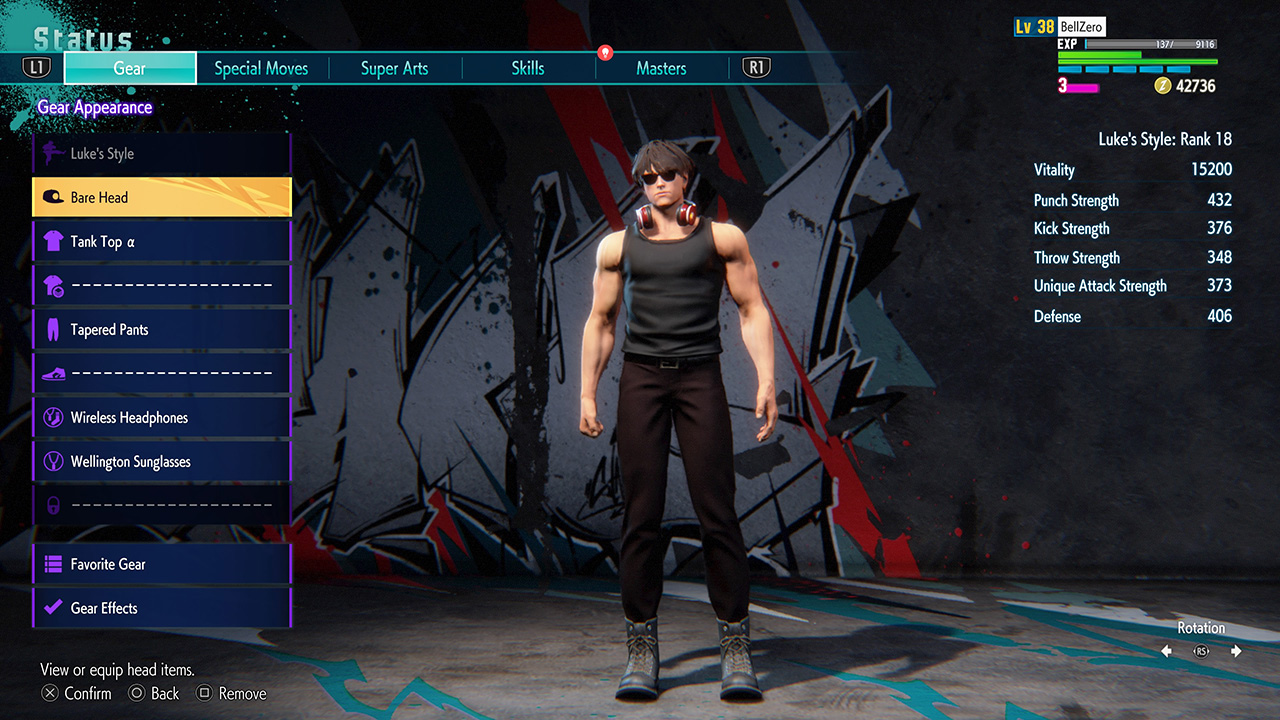Select the eyewear icon on Wellington Sunglasses
This screenshot has width=1280, height=720.
coord(53,461)
